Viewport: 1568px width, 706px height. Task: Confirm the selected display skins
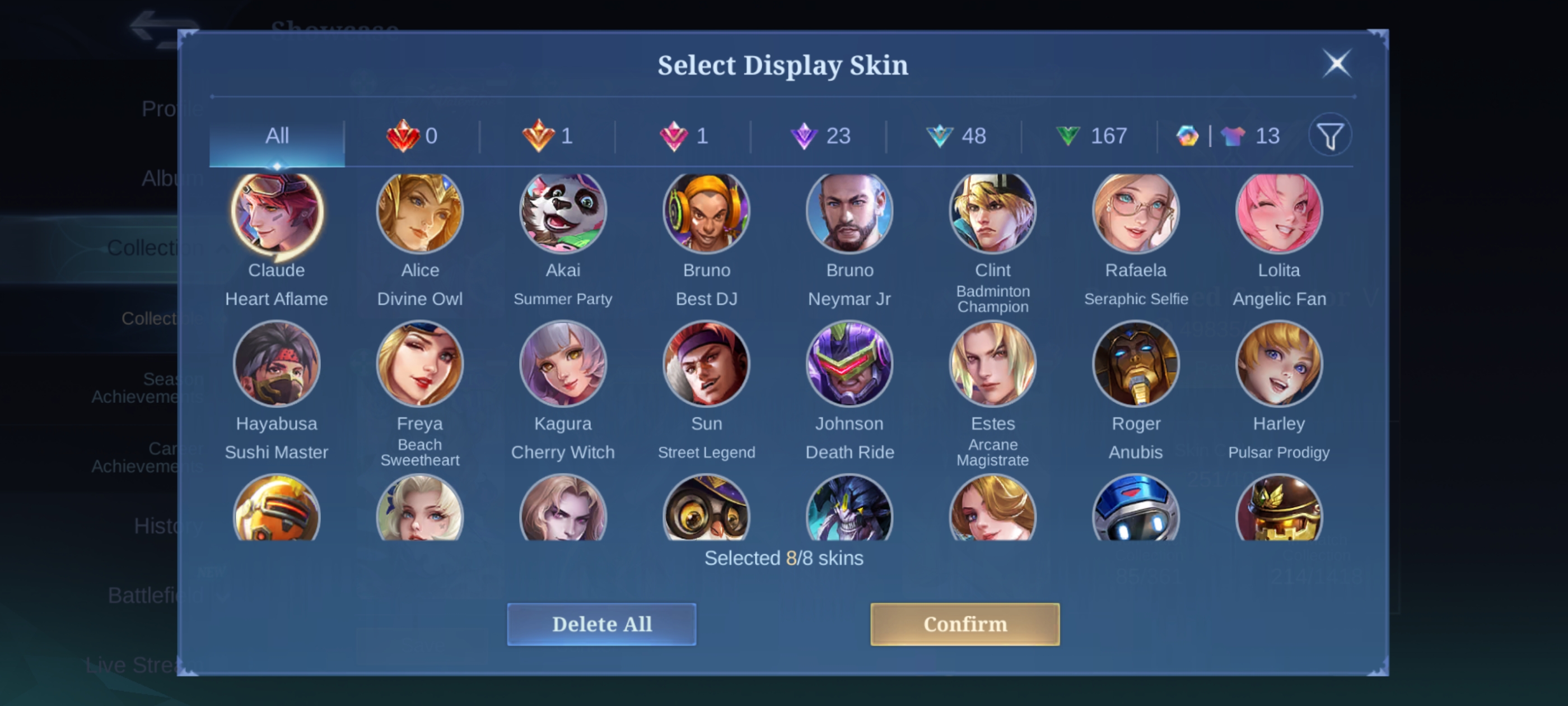(964, 624)
